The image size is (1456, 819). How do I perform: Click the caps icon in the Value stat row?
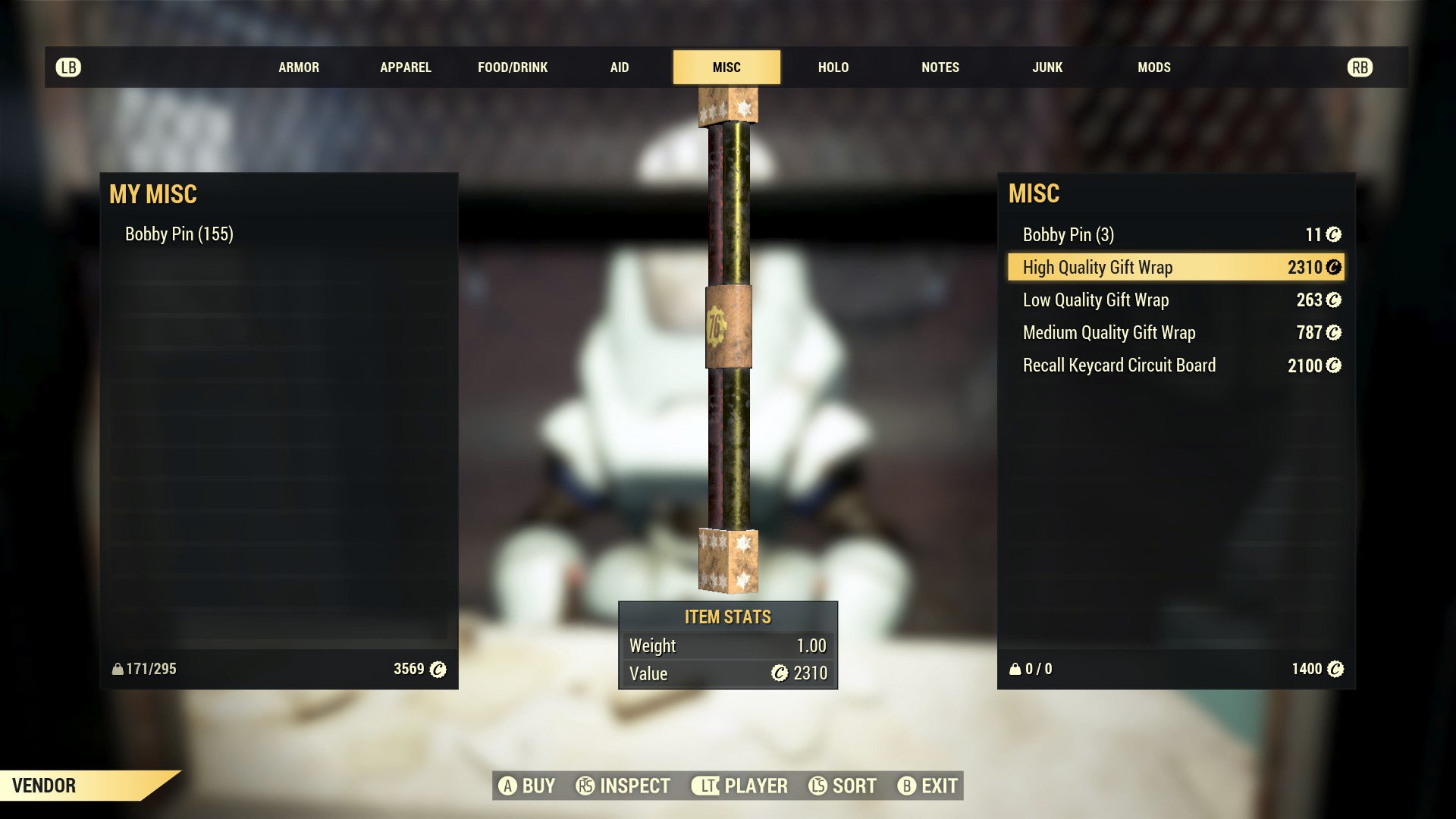[778, 673]
